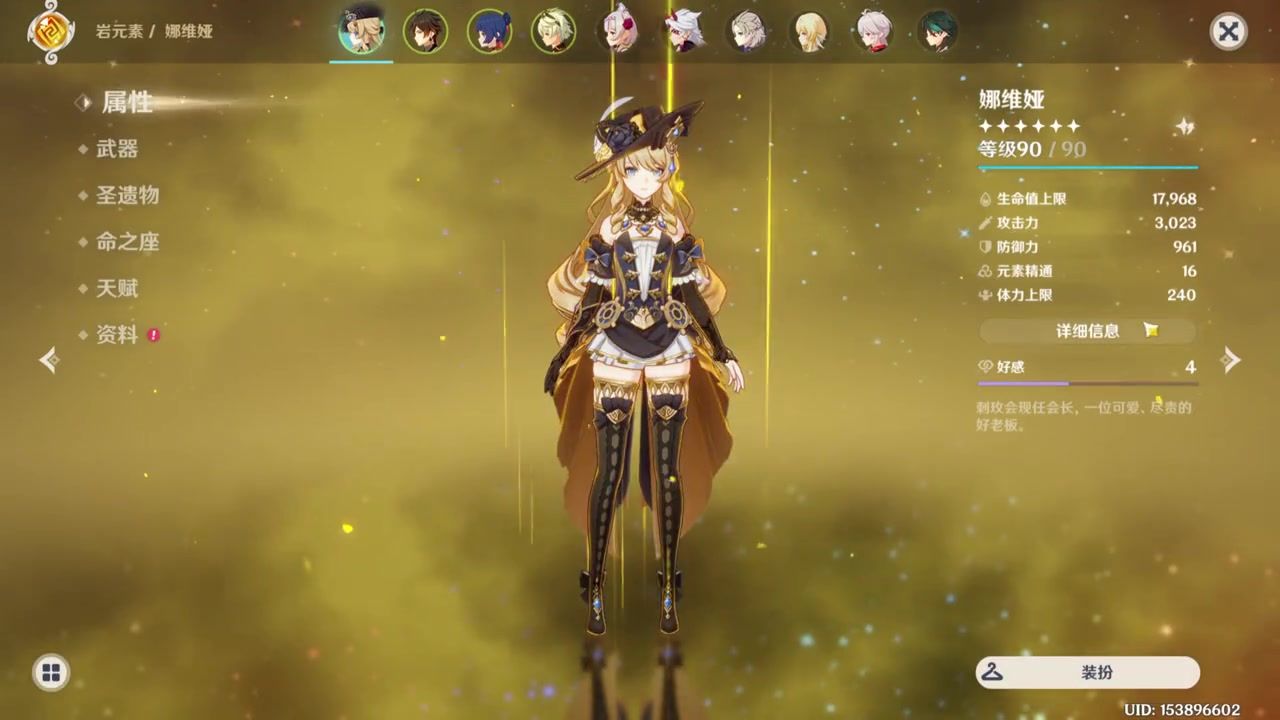Go to previous character with left arrow

click(49, 360)
